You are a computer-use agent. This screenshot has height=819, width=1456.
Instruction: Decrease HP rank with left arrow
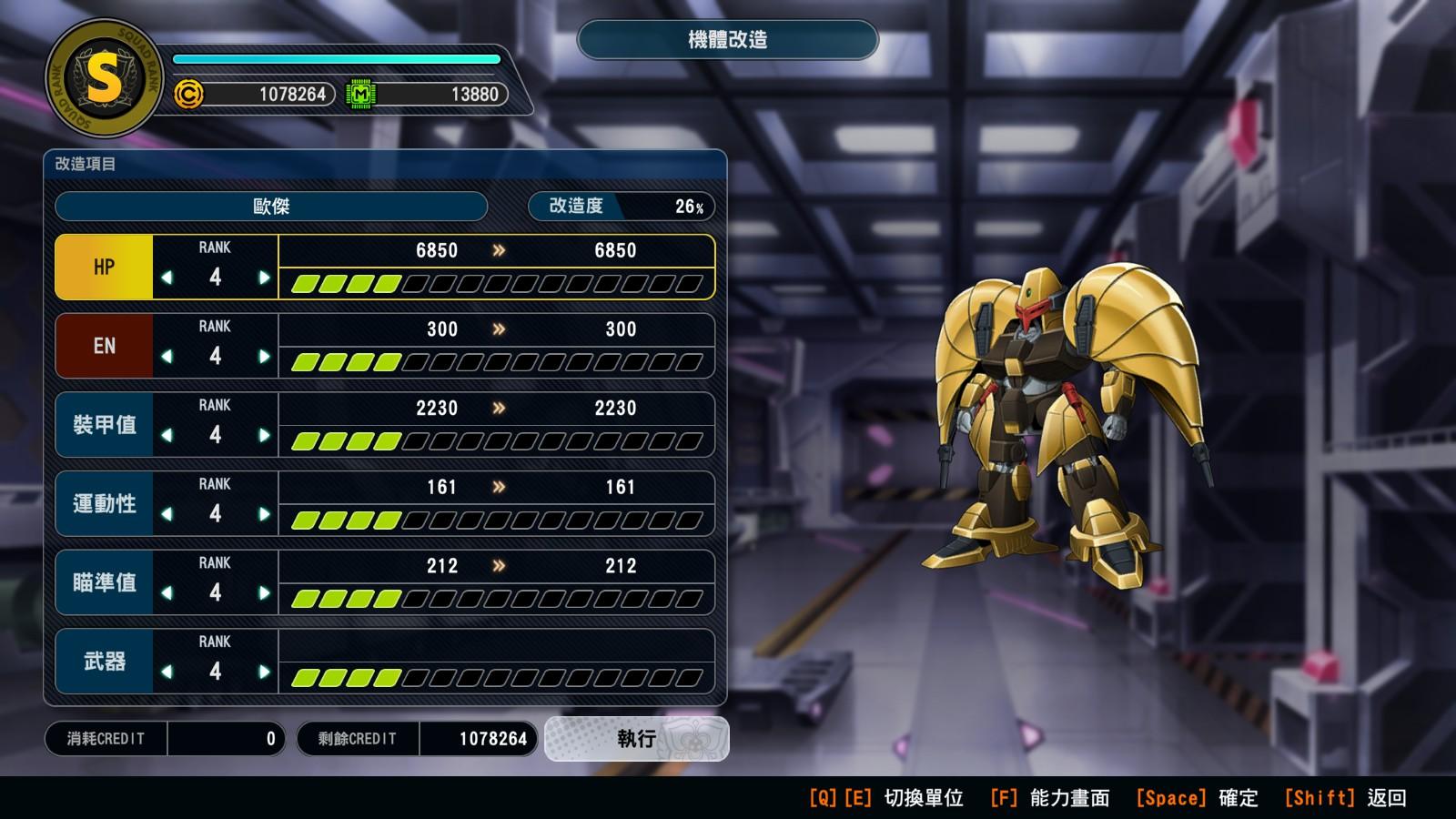pyautogui.click(x=167, y=278)
